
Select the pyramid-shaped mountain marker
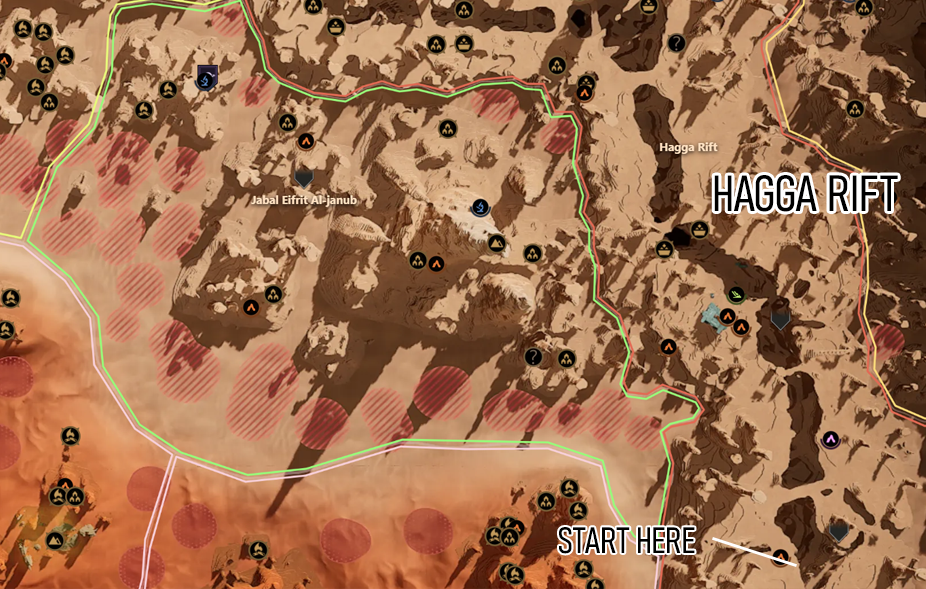(x=497, y=242)
